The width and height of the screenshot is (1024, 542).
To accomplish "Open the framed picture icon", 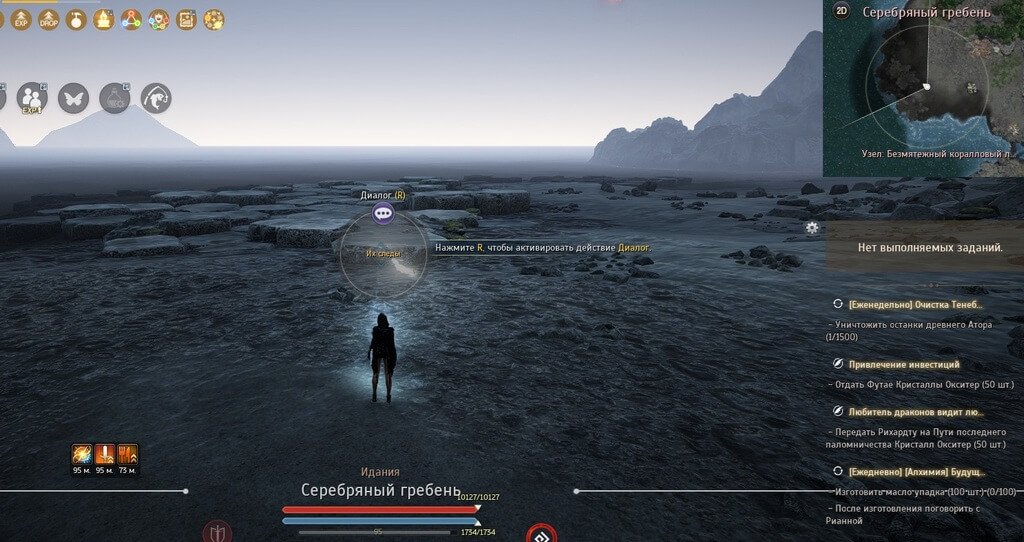I will pos(186,19).
